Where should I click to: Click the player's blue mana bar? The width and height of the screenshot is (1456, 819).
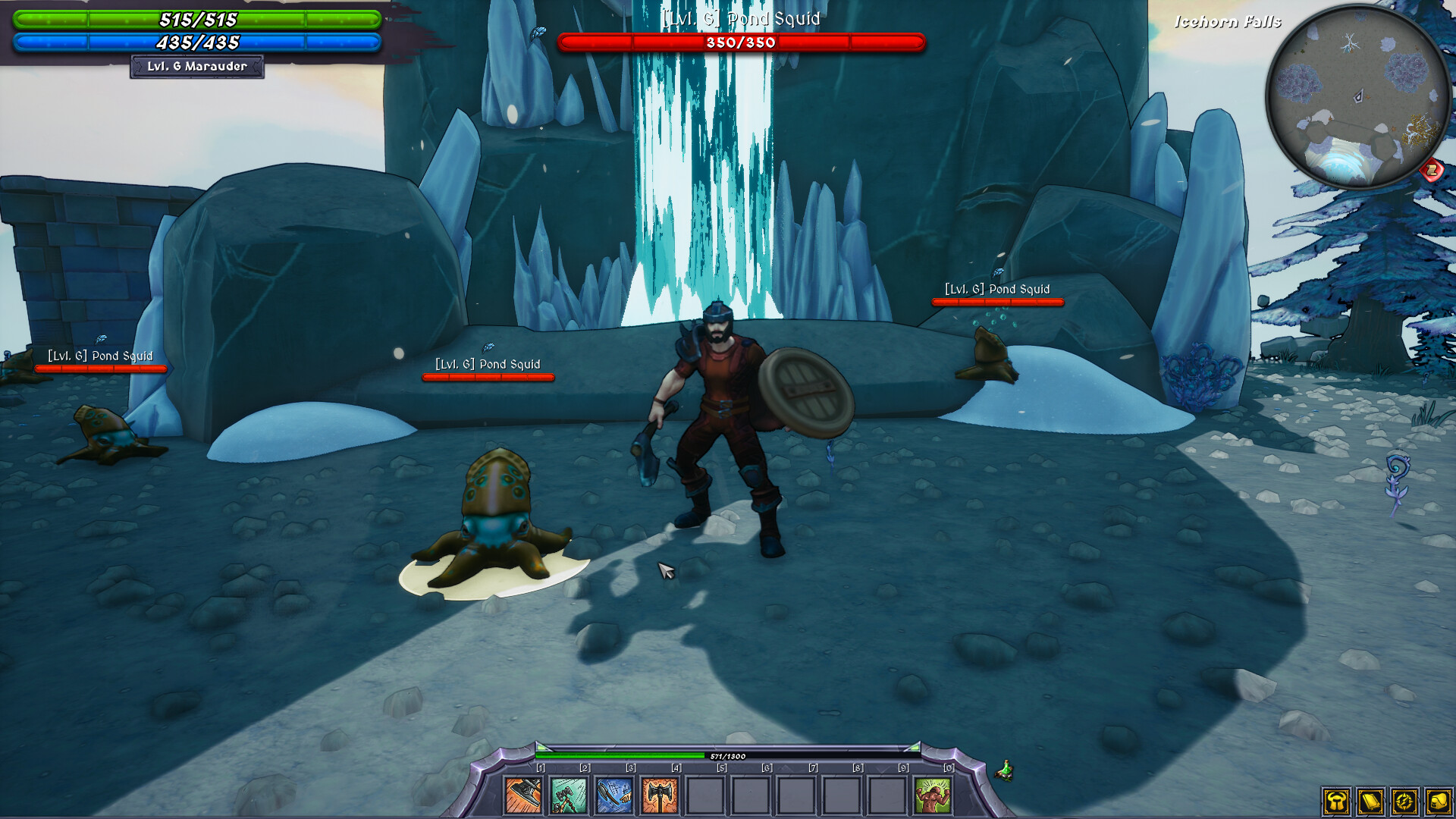(x=196, y=43)
